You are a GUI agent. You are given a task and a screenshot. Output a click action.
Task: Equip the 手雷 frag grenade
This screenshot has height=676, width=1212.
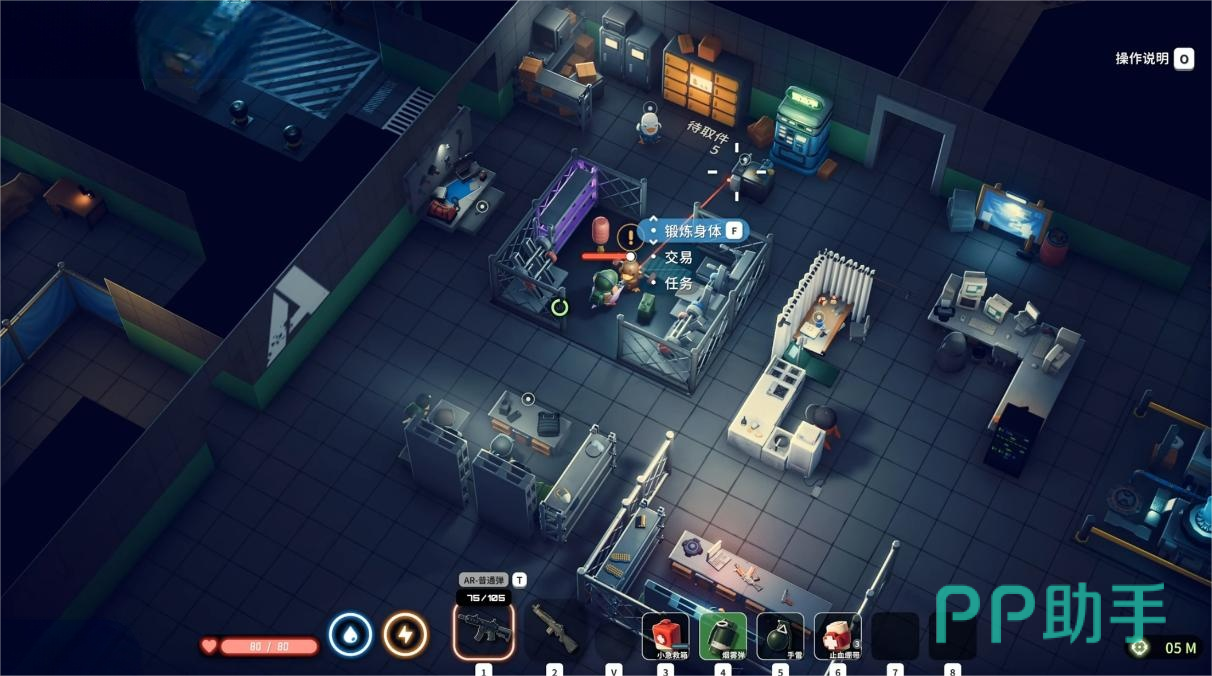pos(780,636)
